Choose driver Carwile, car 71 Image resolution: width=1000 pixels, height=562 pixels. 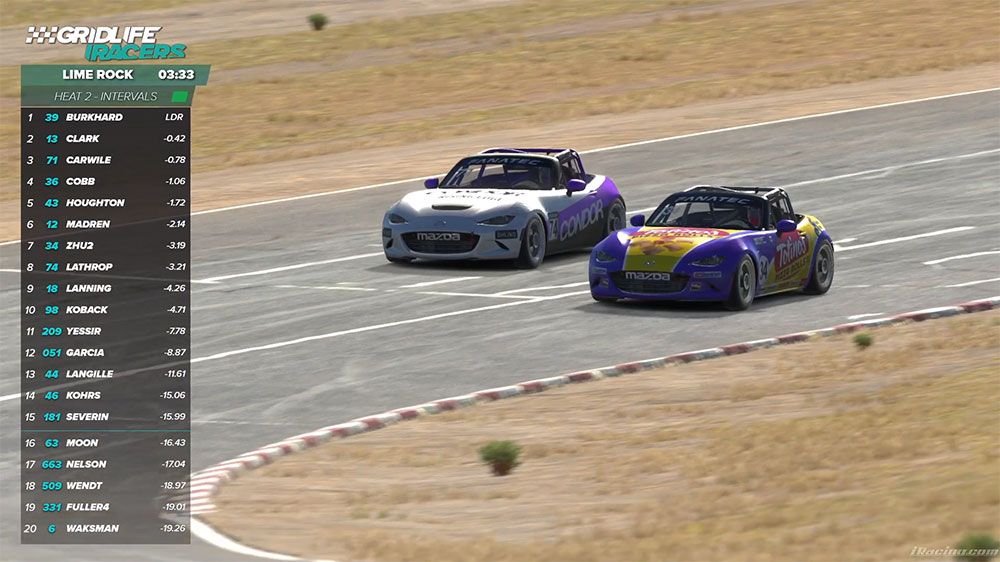click(x=105, y=160)
